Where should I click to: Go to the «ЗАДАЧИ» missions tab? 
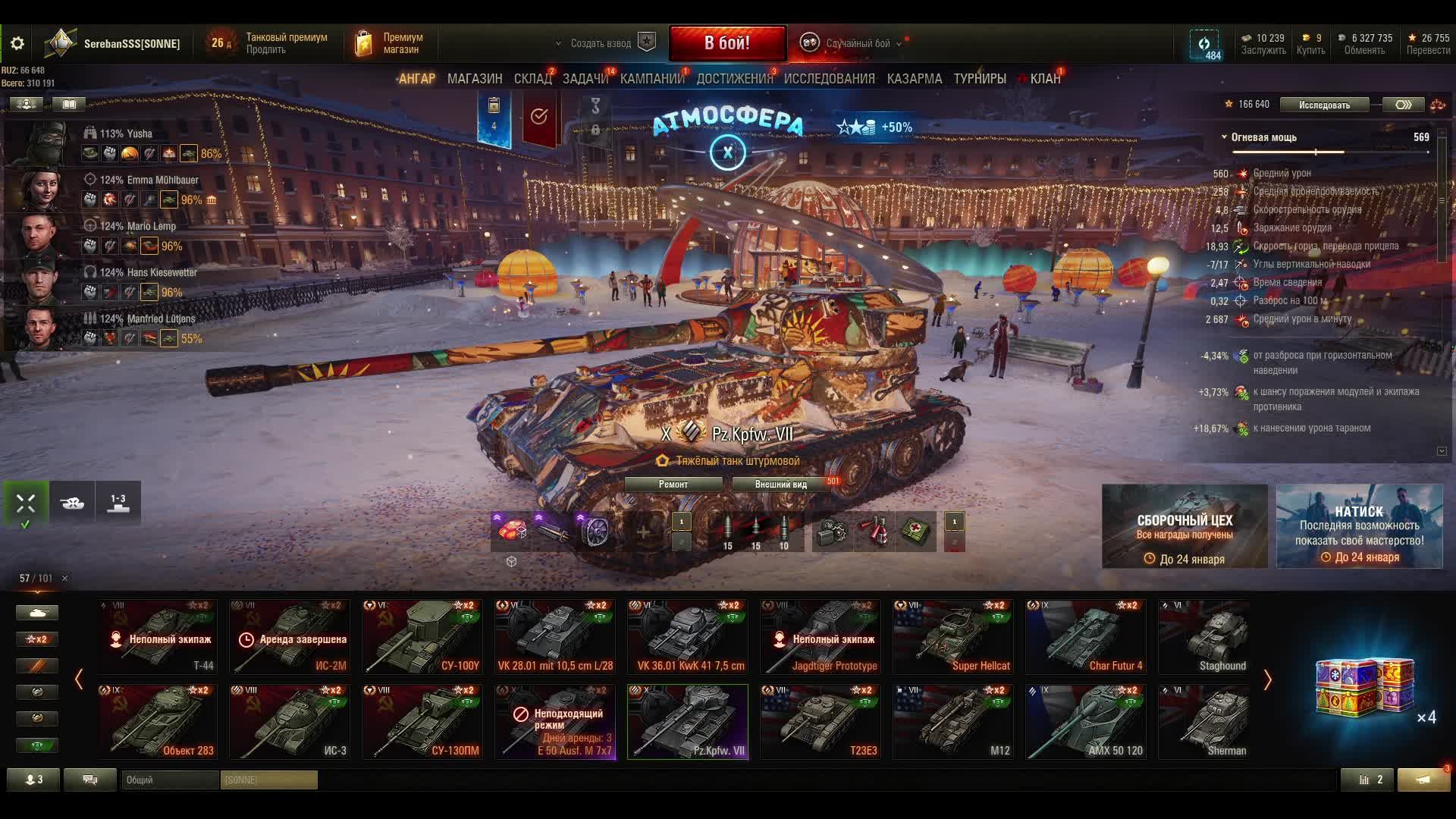point(585,79)
